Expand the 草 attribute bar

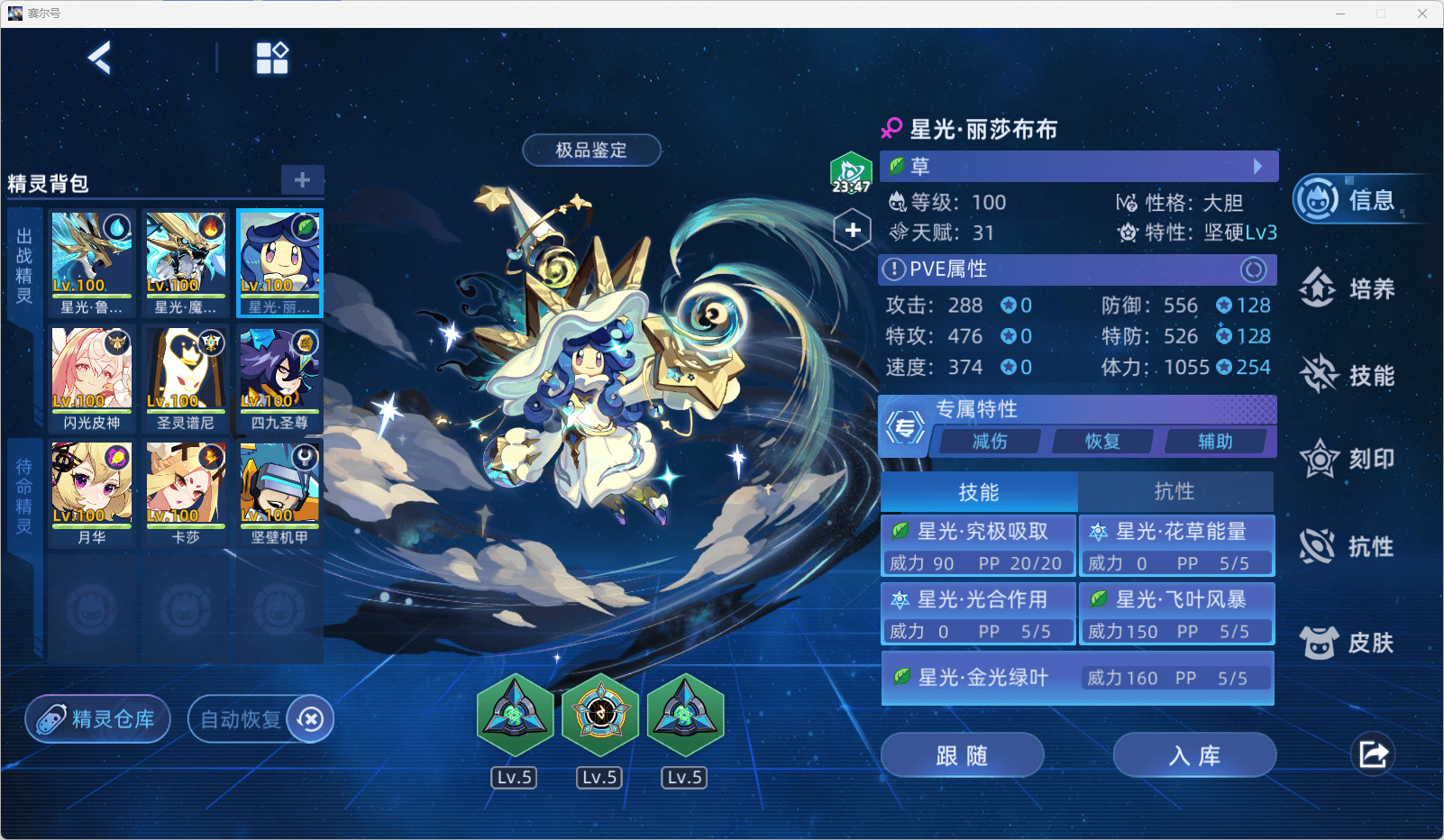point(1078,166)
